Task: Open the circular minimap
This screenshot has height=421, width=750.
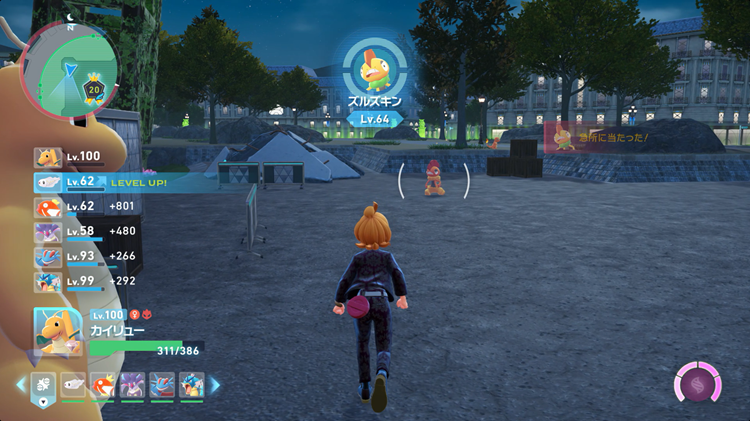Action: (x=70, y=68)
